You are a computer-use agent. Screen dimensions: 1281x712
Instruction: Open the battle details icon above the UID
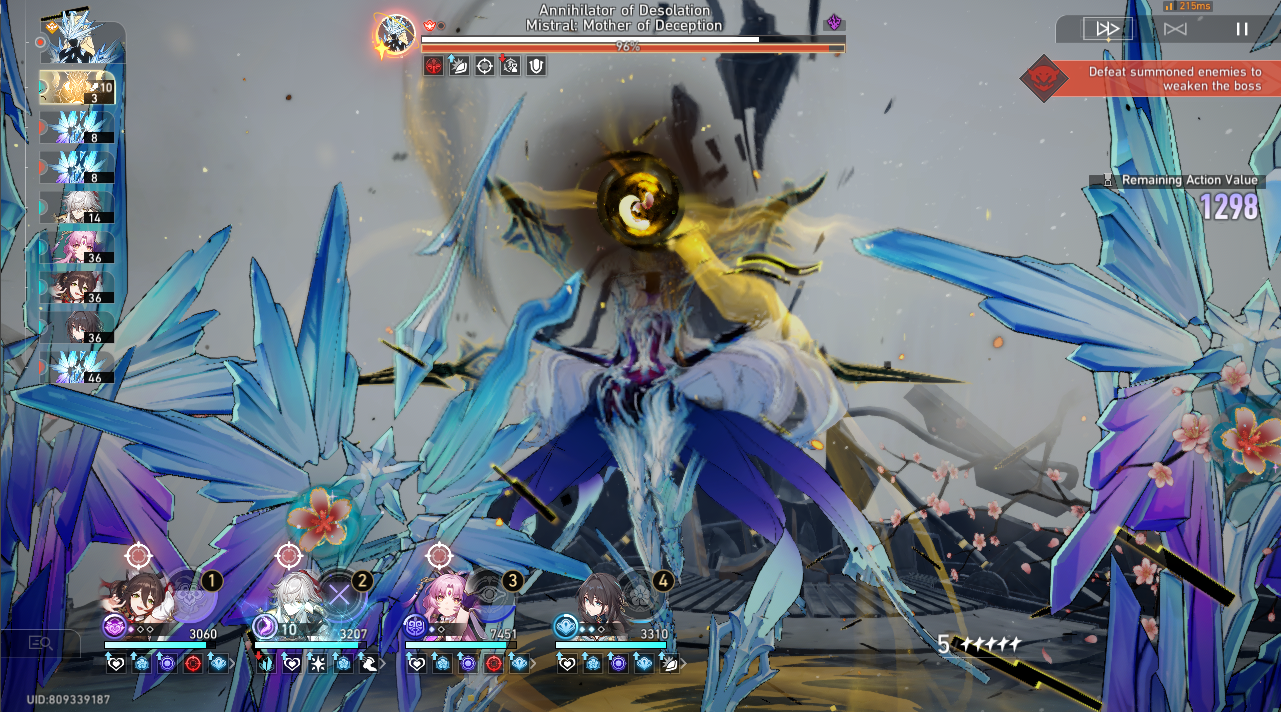click(x=41, y=643)
